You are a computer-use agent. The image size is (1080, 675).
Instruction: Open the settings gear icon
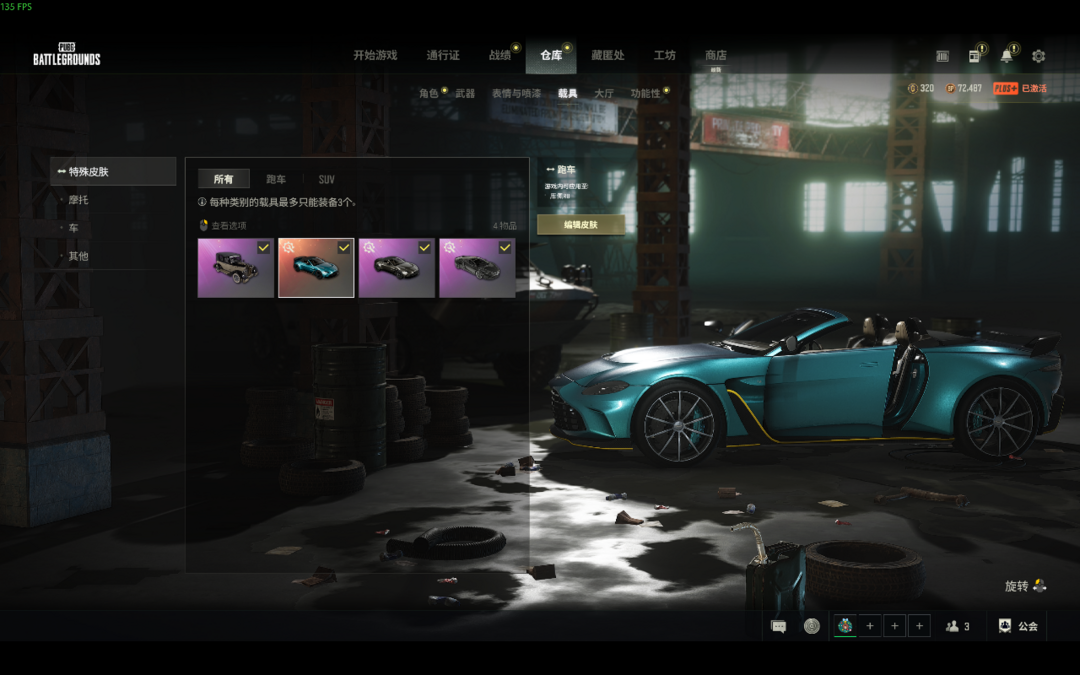[x=1038, y=56]
